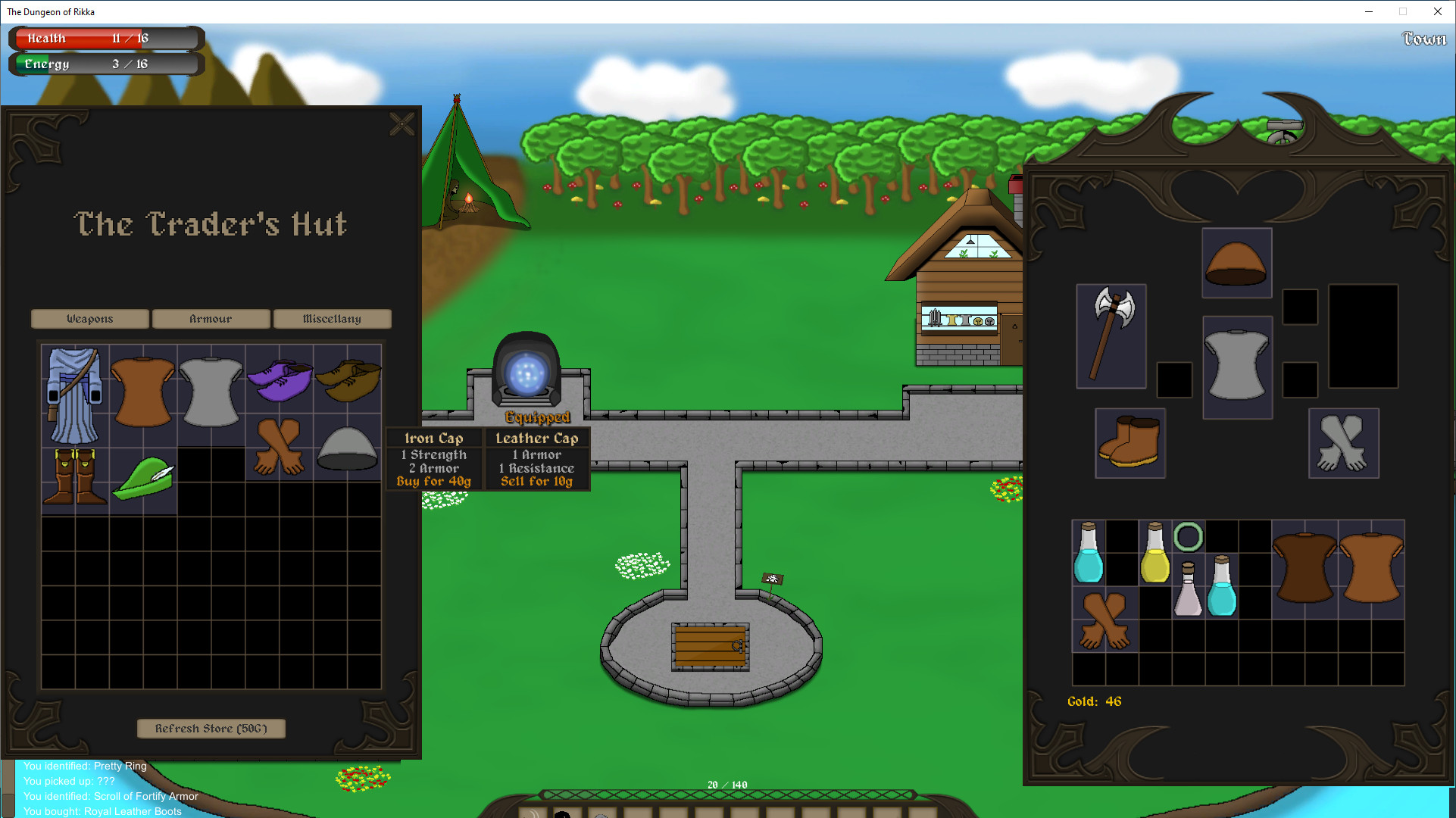Click the ring item in the inventory grid
The height and width of the screenshot is (818, 1456).
[x=1189, y=538]
